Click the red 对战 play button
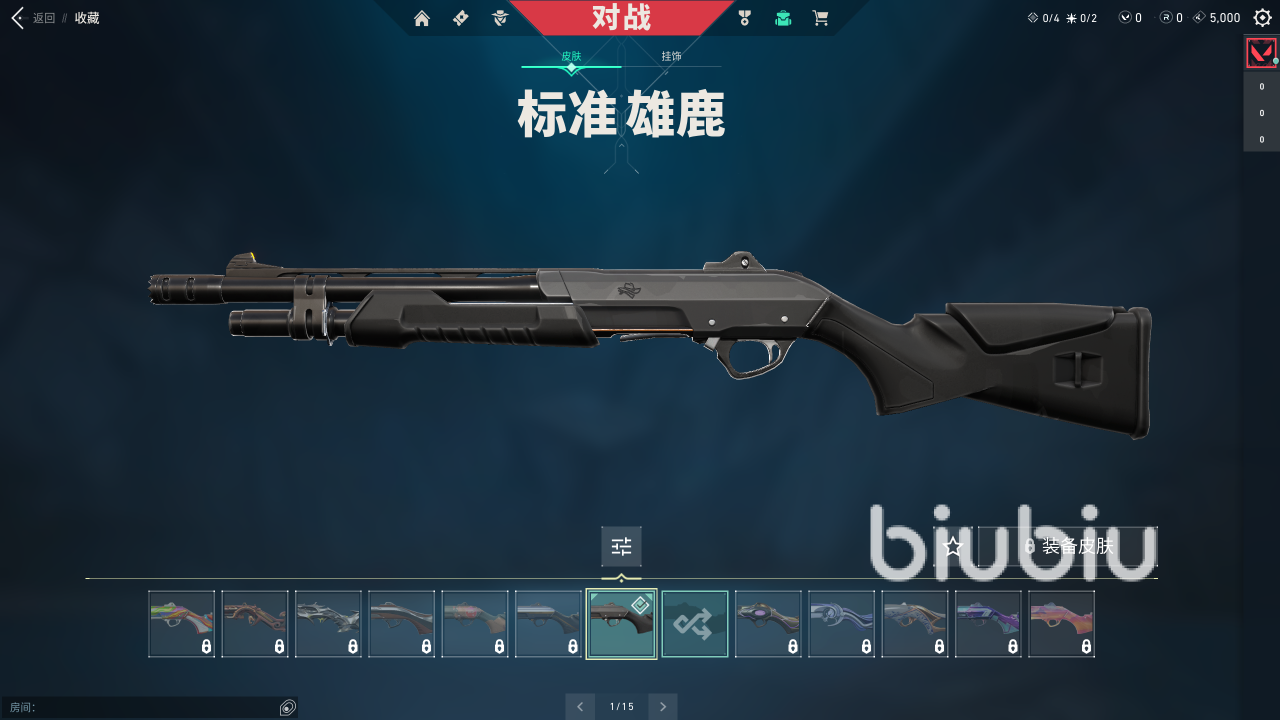 tap(621, 18)
